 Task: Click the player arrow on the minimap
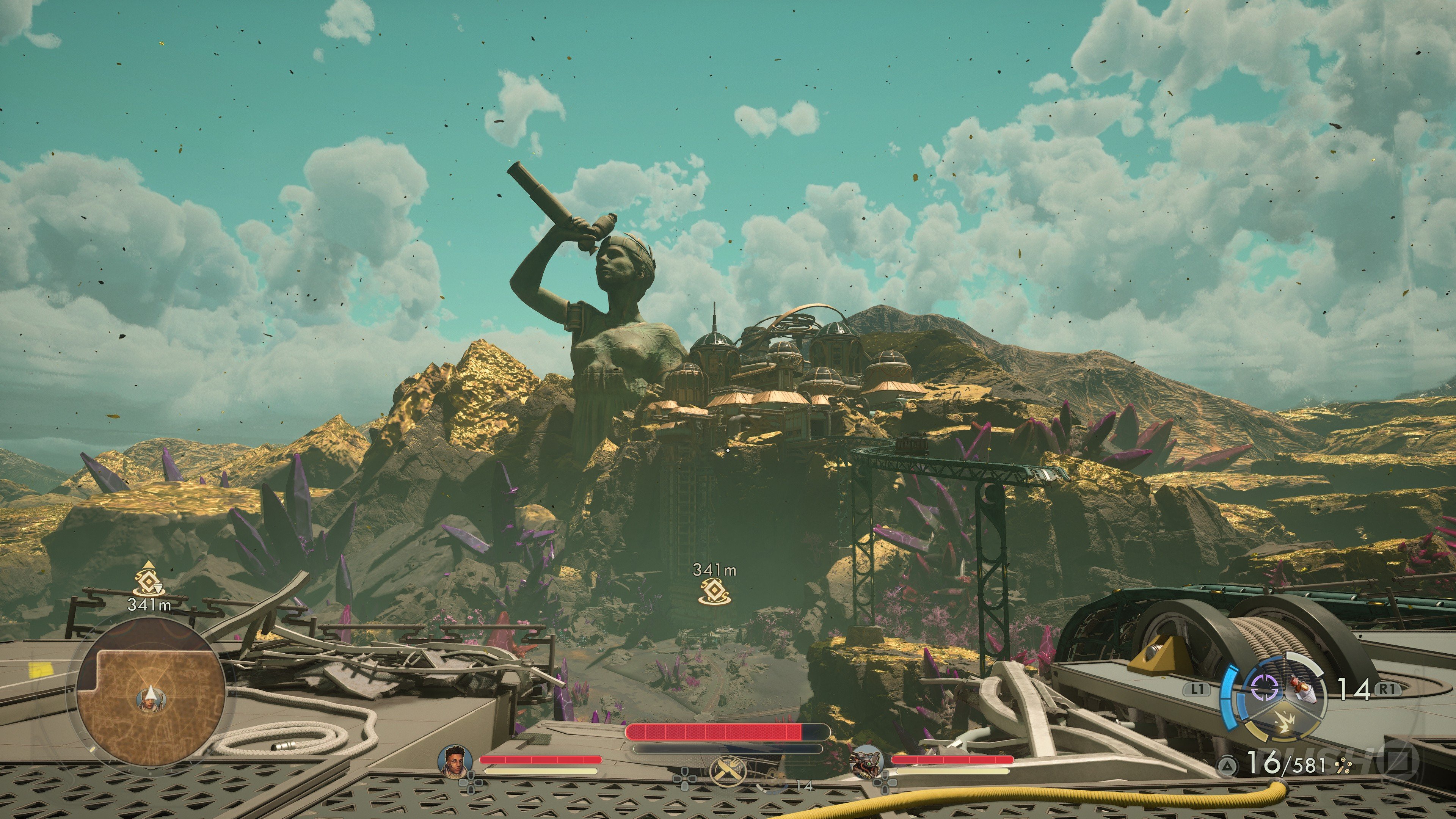click(x=151, y=695)
